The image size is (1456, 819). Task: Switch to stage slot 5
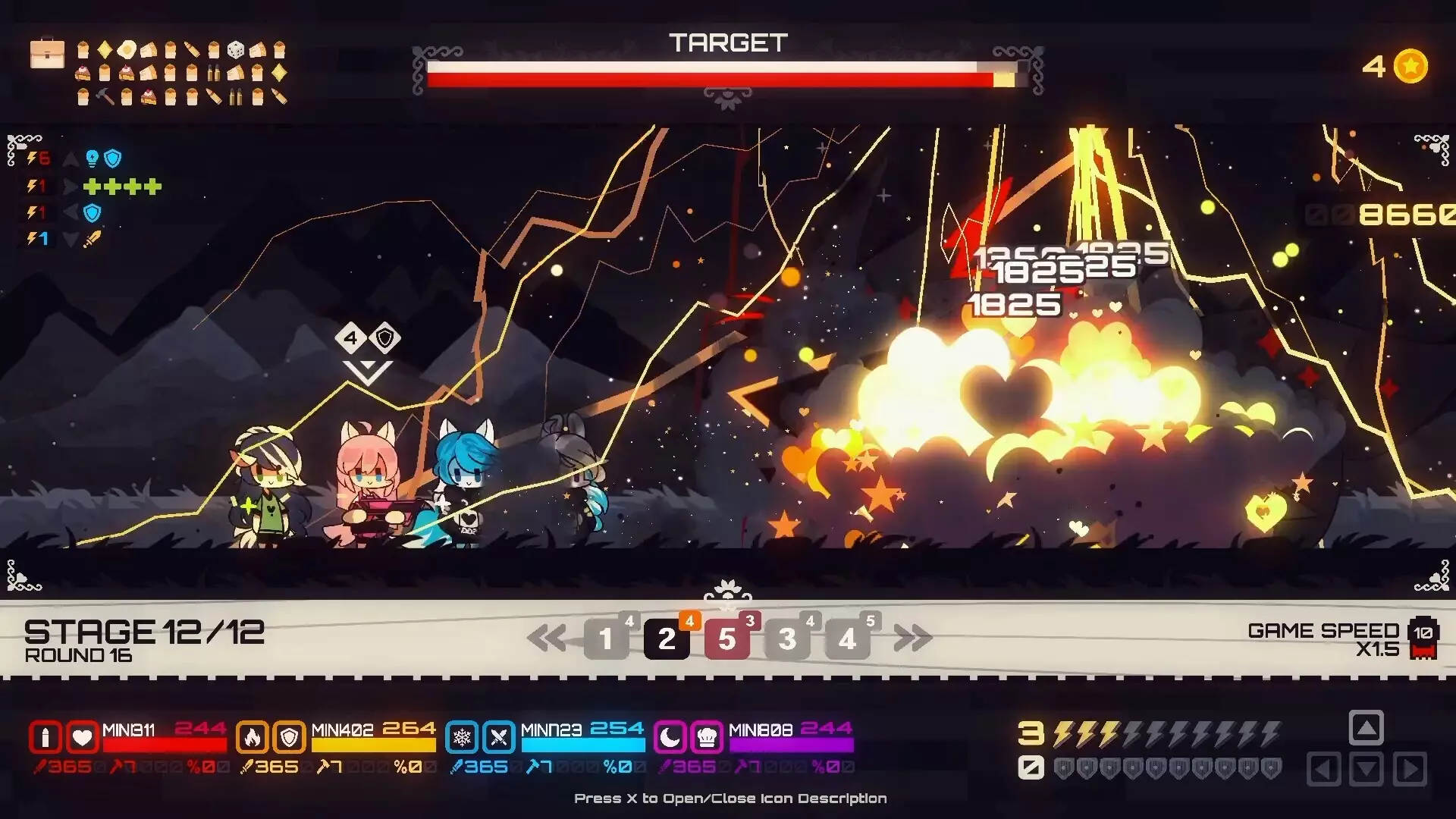728,639
